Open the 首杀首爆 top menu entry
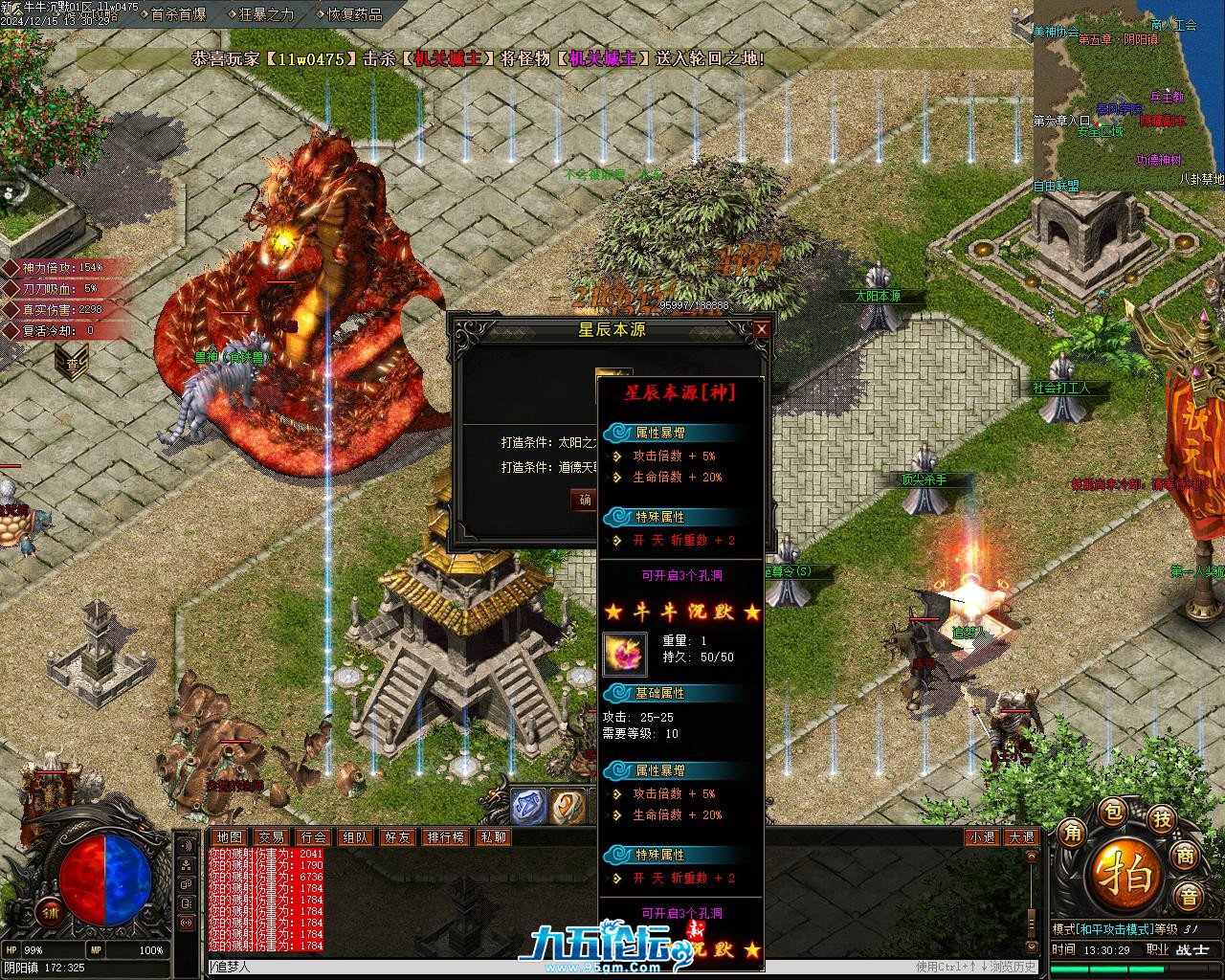Screen dimensions: 1225x980 179,14
